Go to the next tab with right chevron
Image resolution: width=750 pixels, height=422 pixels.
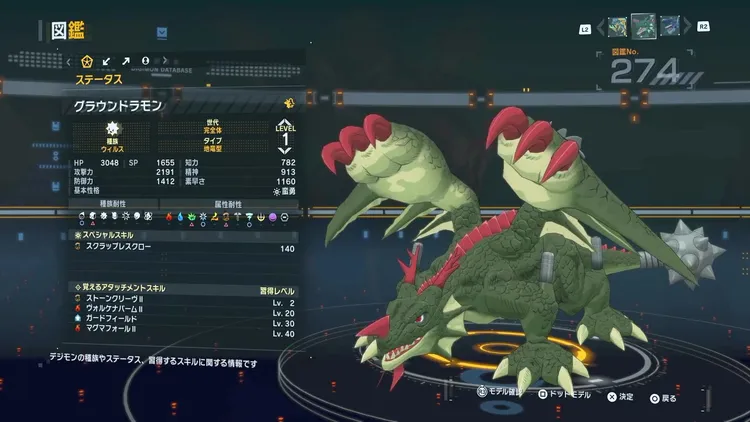point(164,60)
